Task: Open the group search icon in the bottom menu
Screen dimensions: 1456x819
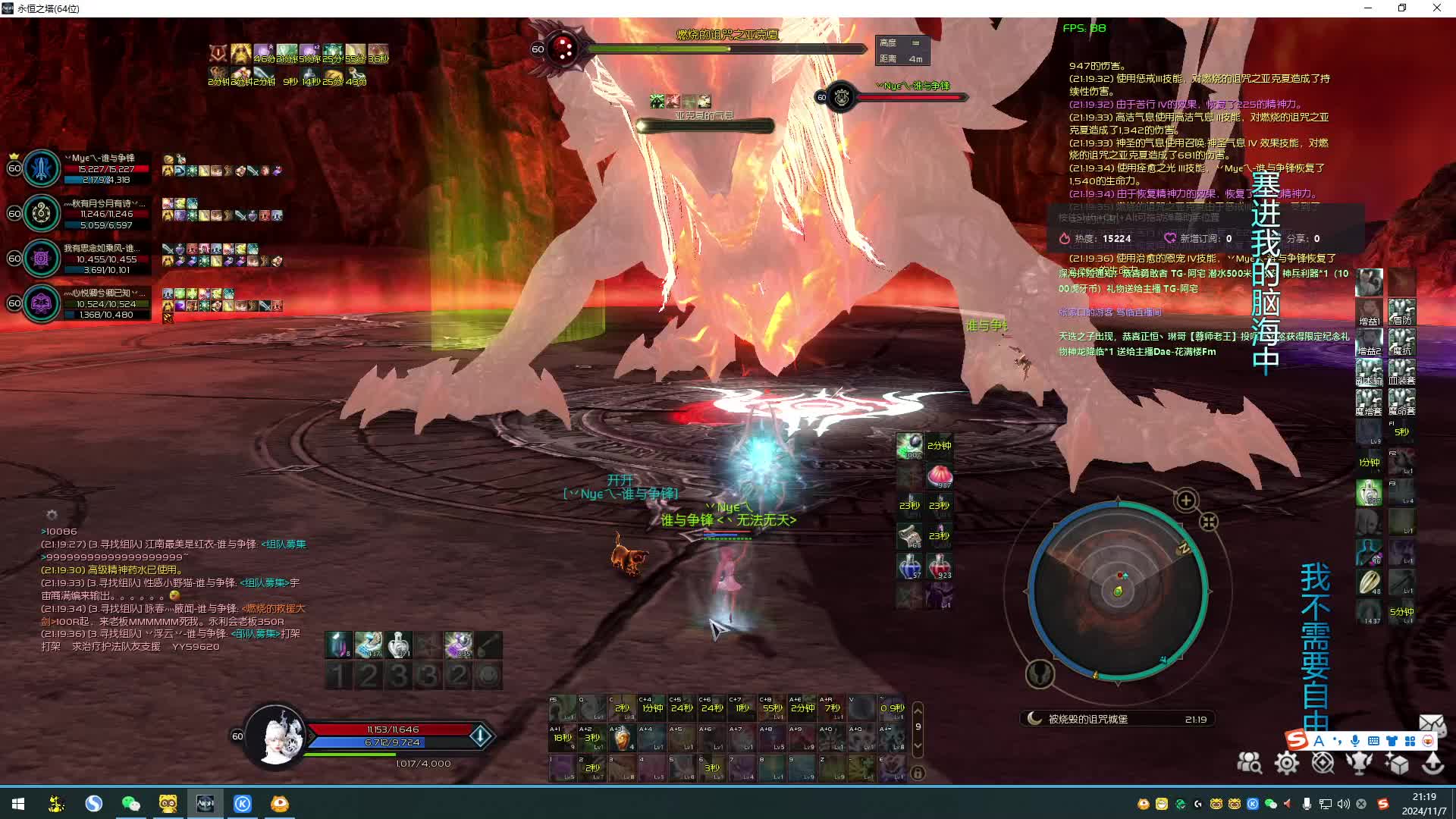Action: click(1249, 763)
